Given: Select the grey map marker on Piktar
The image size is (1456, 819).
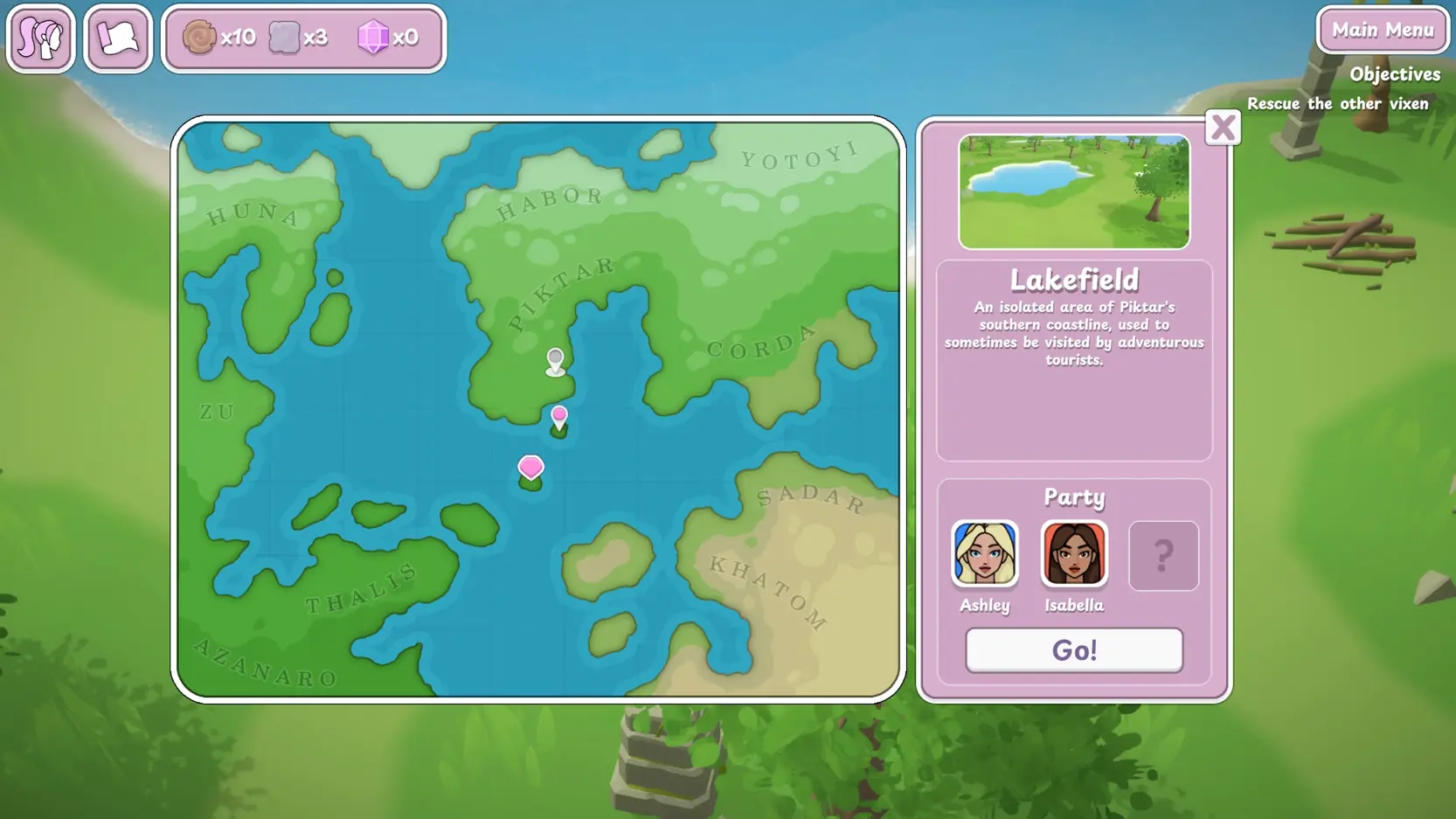Looking at the screenshot, I should (x=555, y=359).
